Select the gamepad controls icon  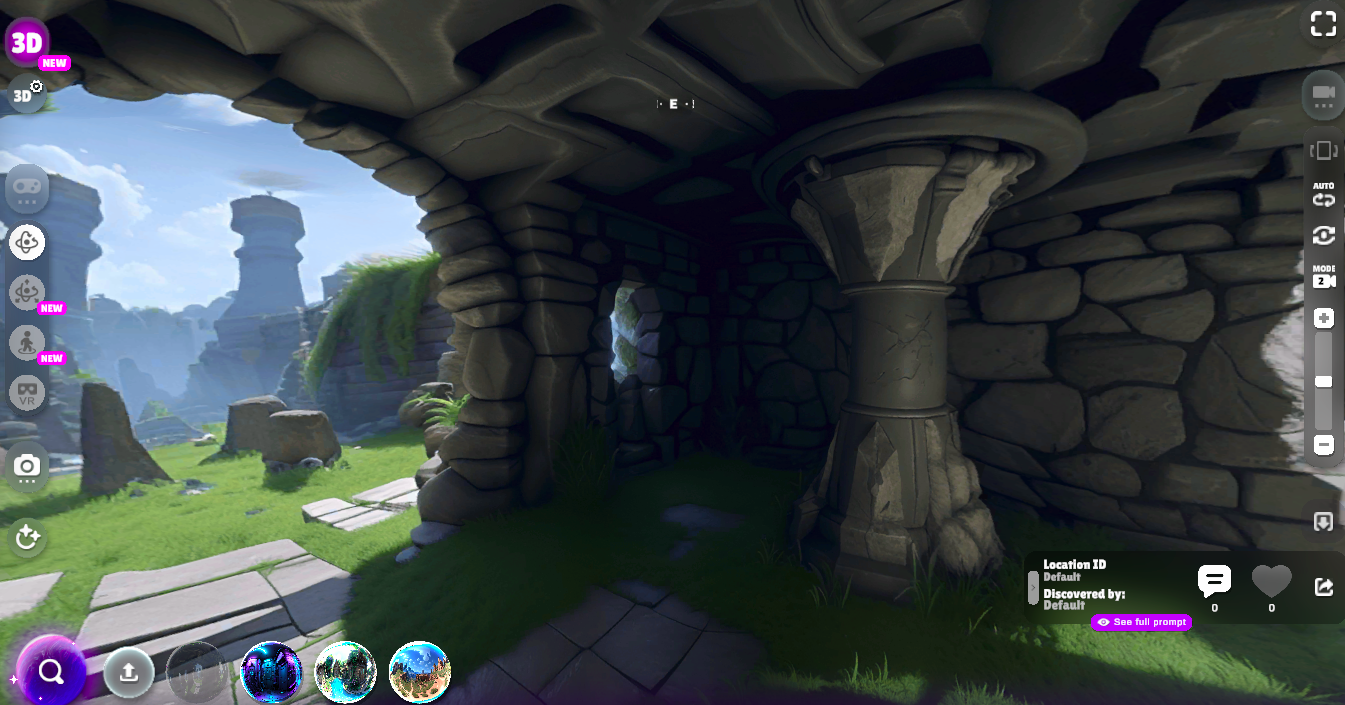tap(27, 188)
